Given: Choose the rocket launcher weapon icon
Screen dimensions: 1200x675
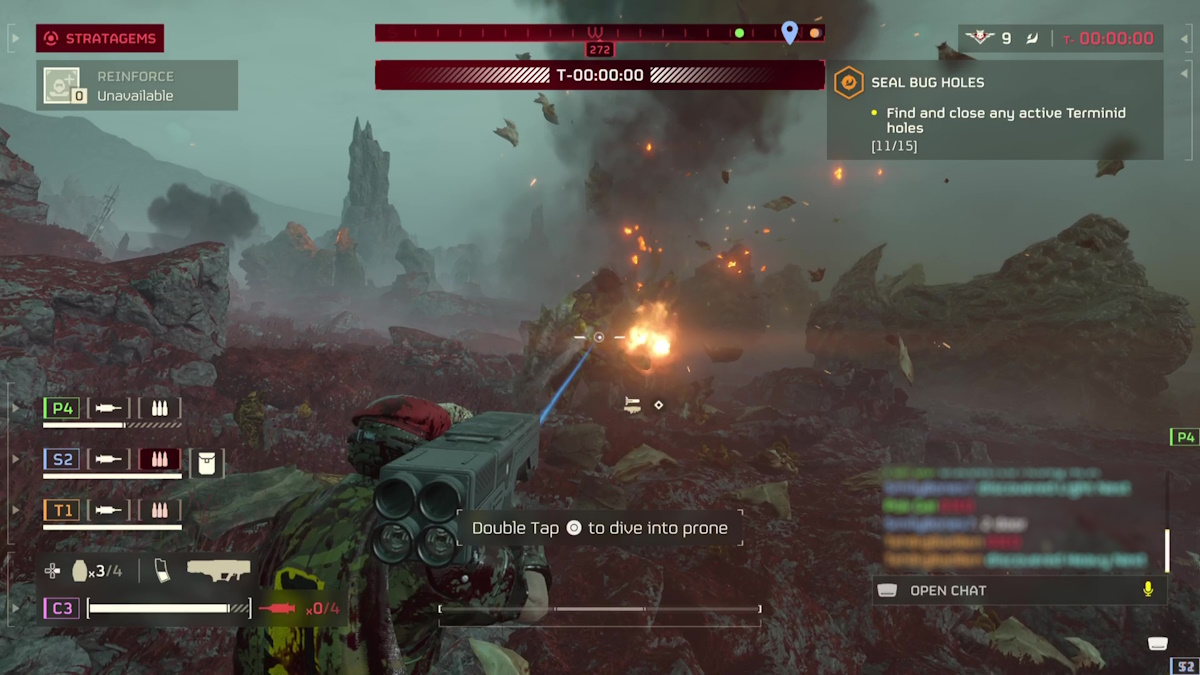Looking at the screenshot, I should tap(218, 571).
